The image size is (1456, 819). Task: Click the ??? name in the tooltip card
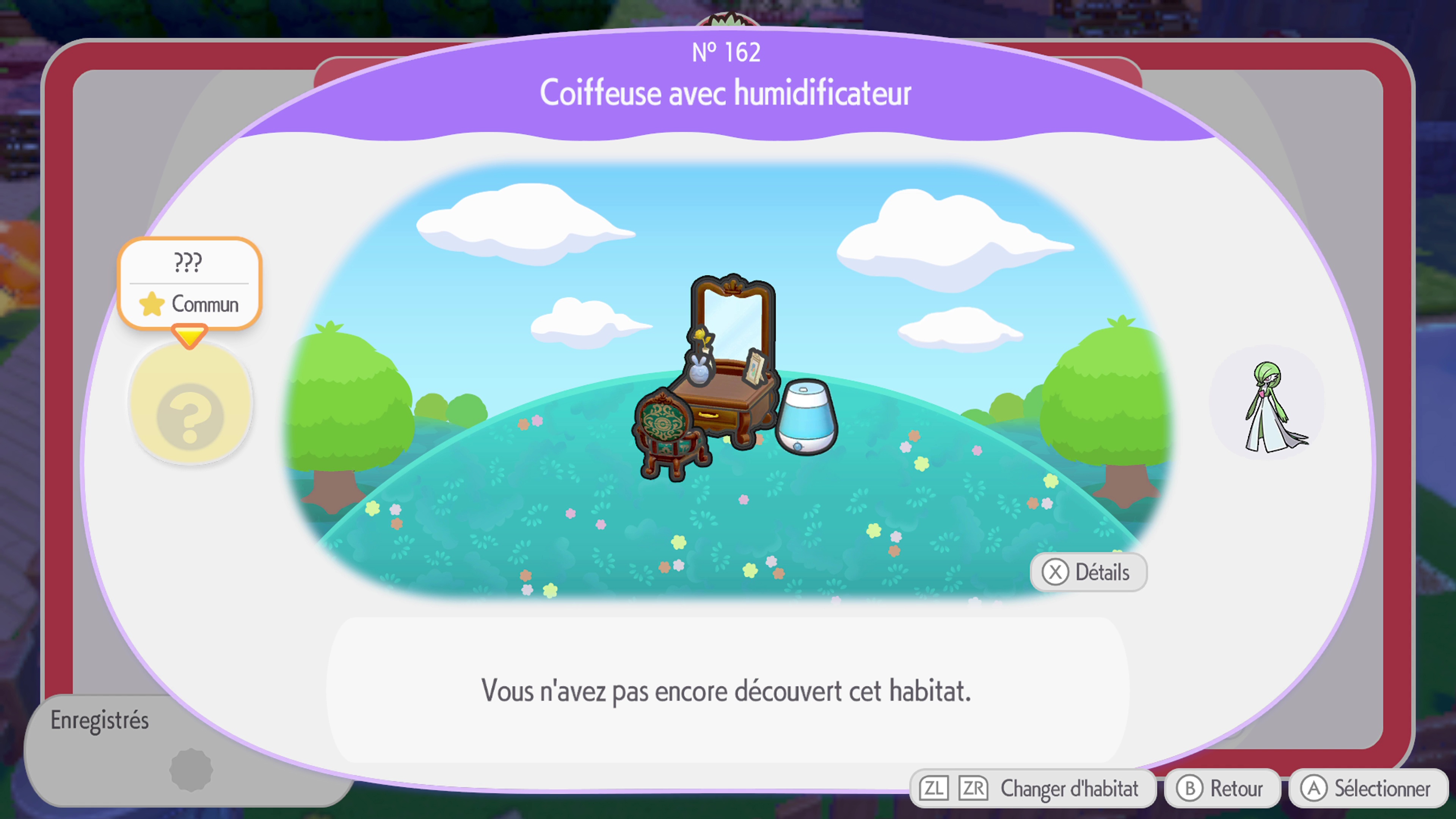[189, 261]
